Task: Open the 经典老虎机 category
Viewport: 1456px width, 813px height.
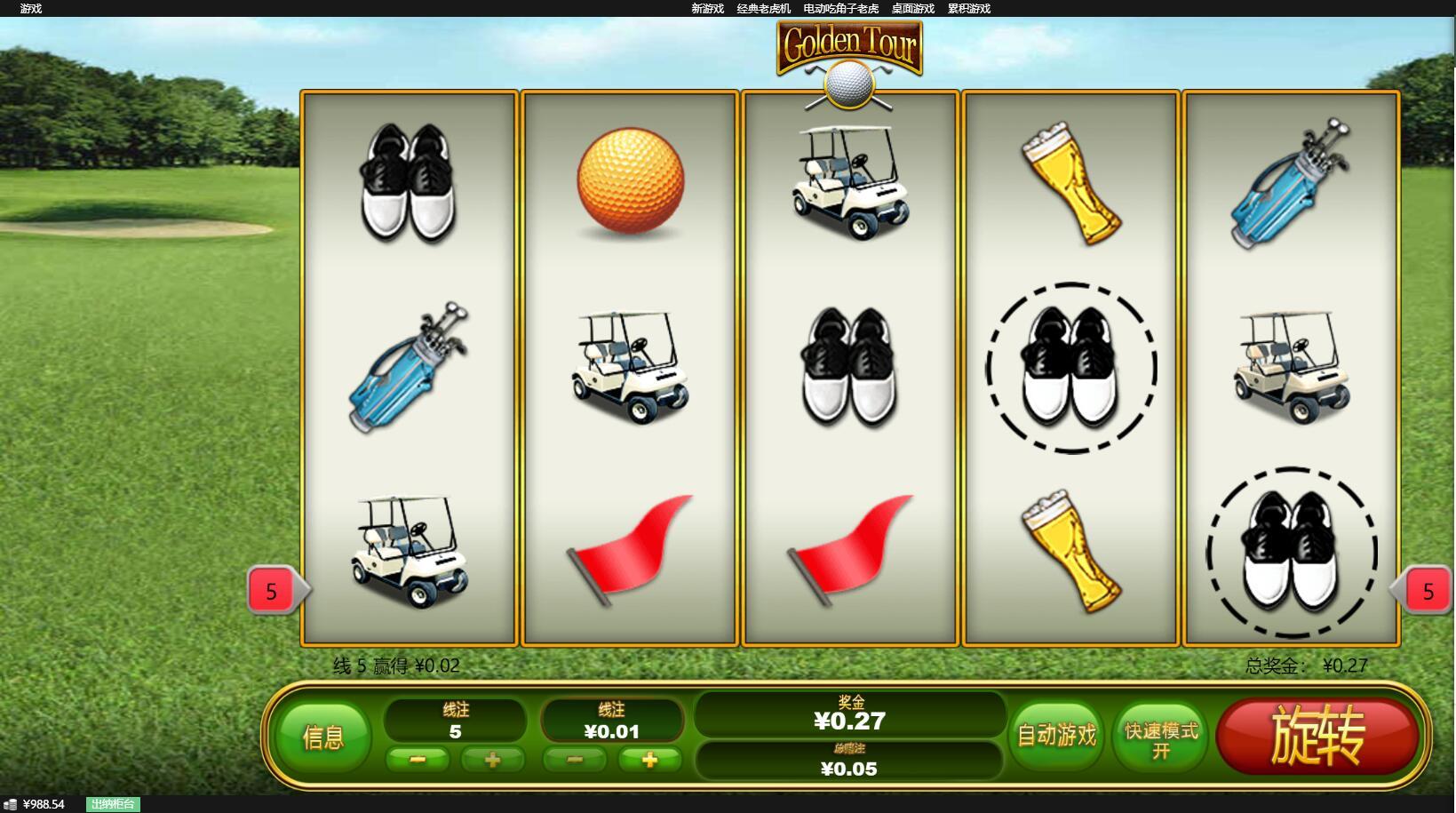Action: [763, 9]
